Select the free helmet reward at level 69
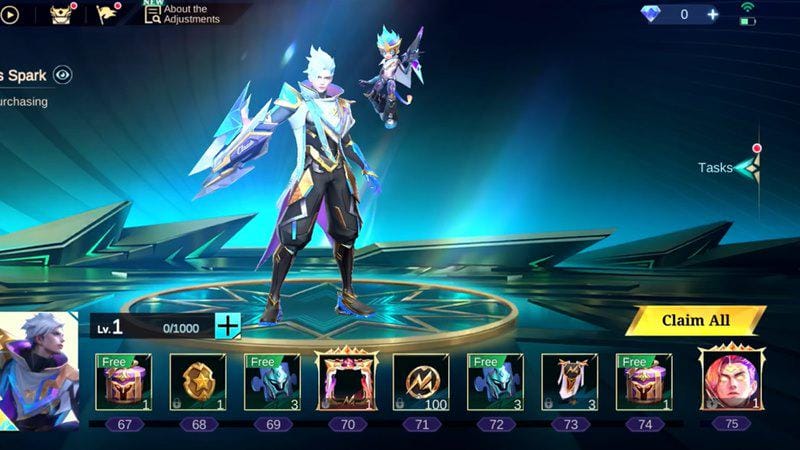 [x=272, y=382]
